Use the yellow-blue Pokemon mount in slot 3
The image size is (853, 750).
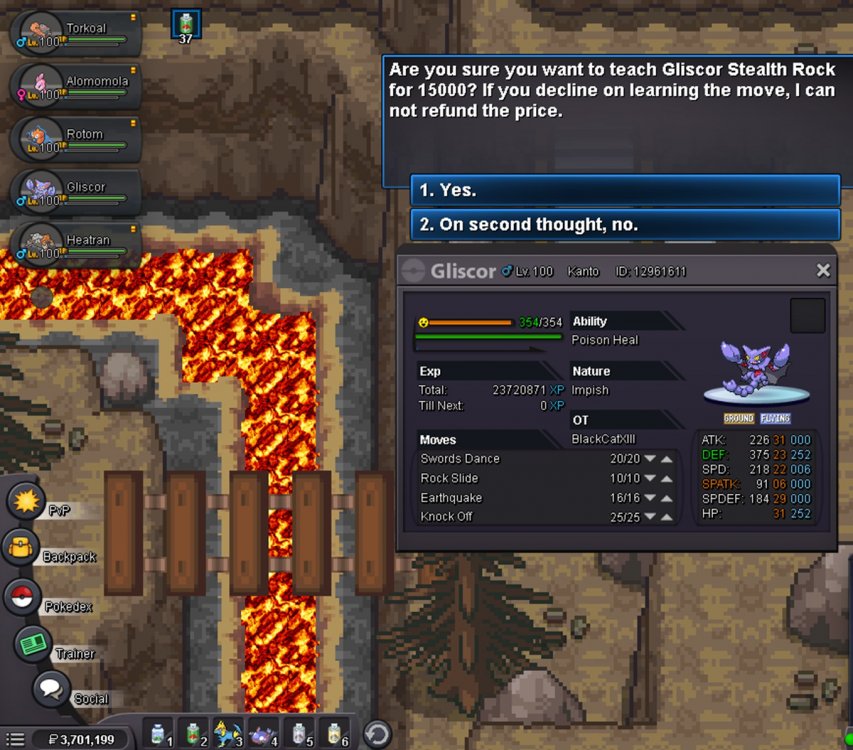(228, 734)
